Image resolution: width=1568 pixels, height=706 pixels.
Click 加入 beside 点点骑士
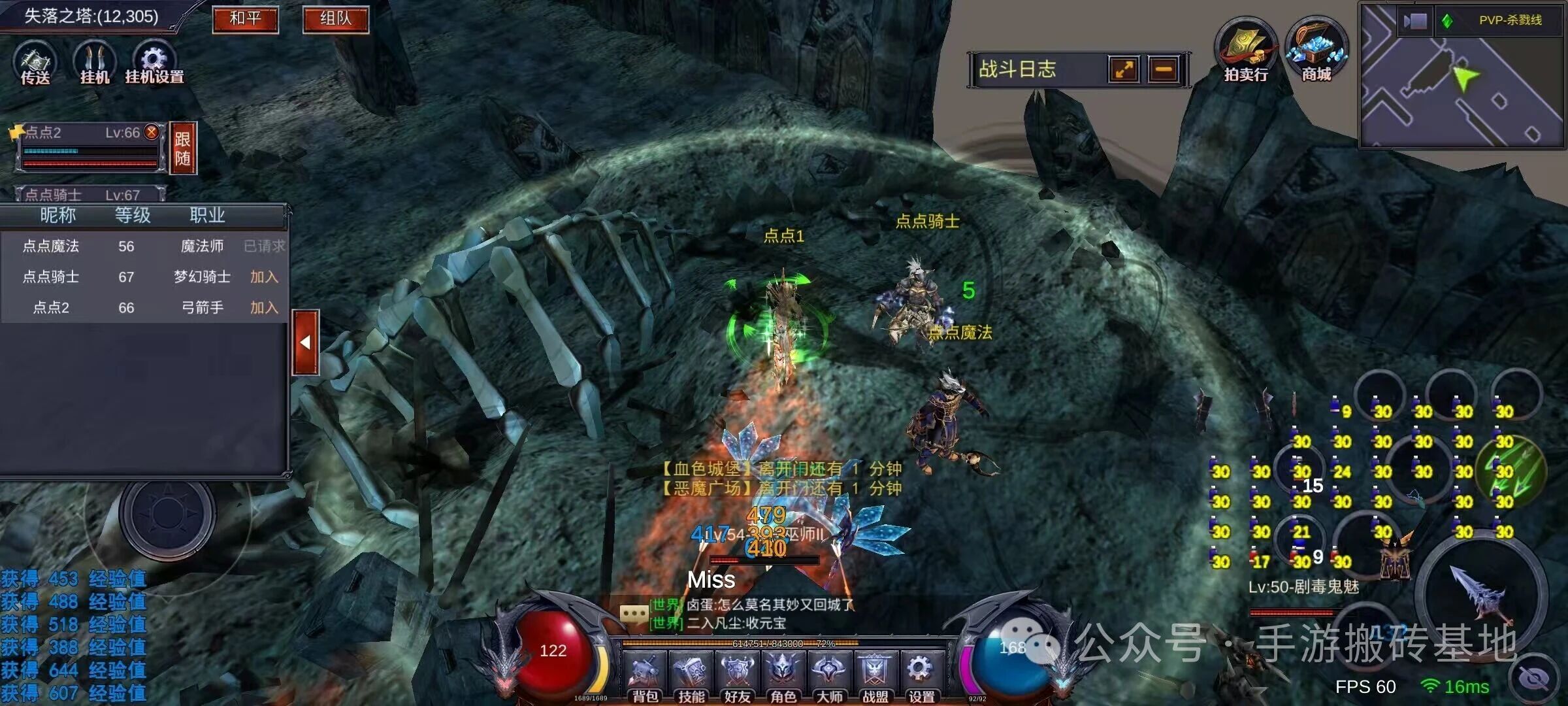264,277
